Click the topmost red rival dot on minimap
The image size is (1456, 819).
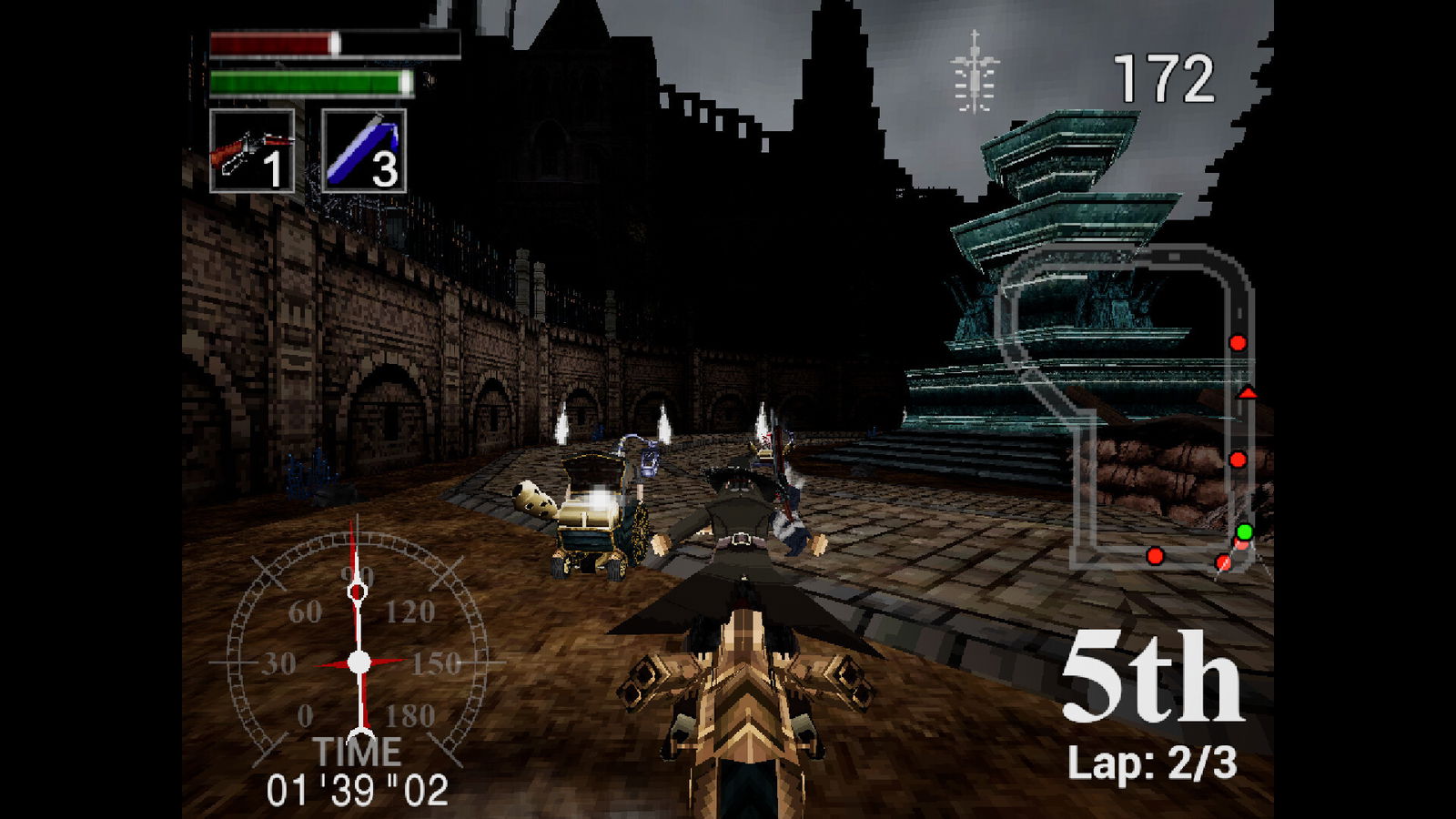click(x=1236, y=343)
